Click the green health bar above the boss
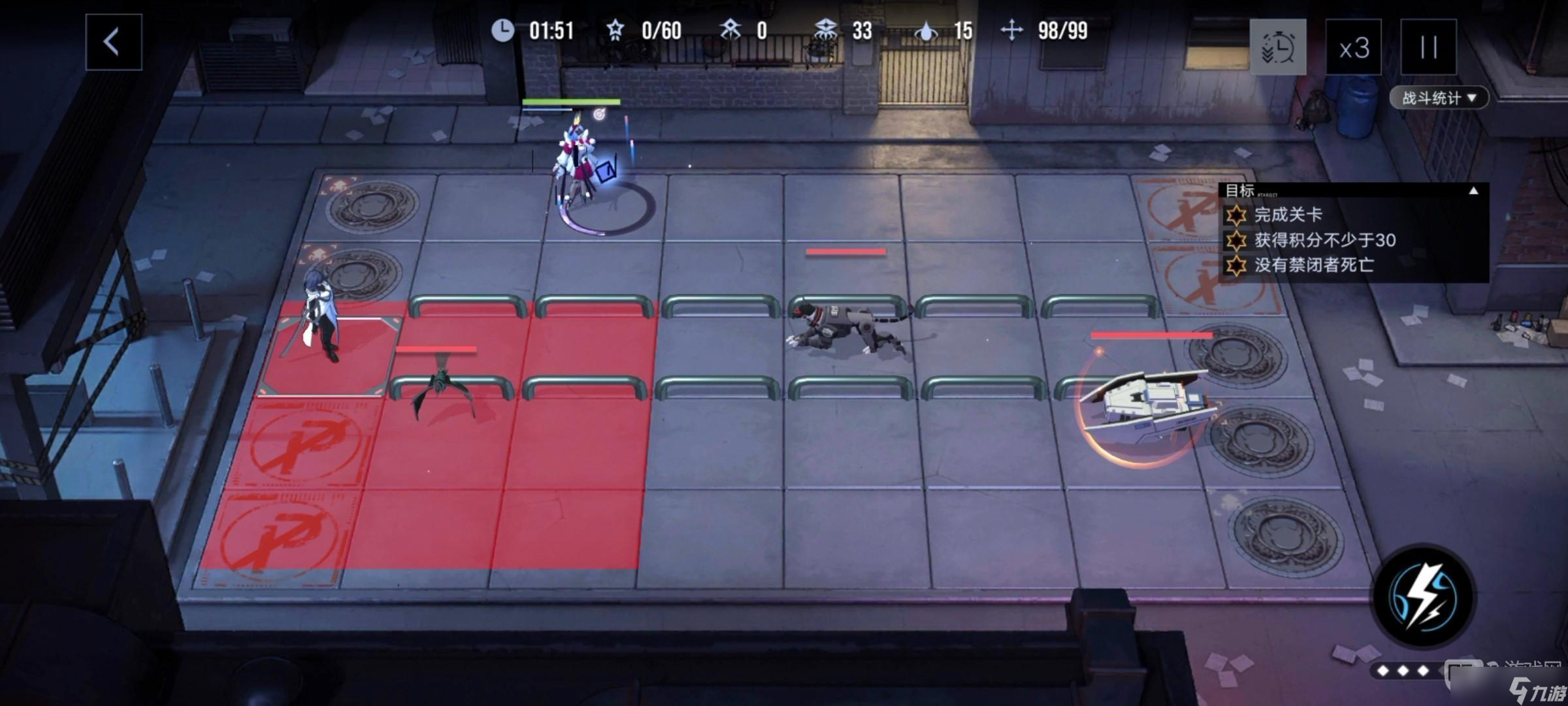Image resolution: width=1568 pixels, height=706 pixels. [572, 101]
